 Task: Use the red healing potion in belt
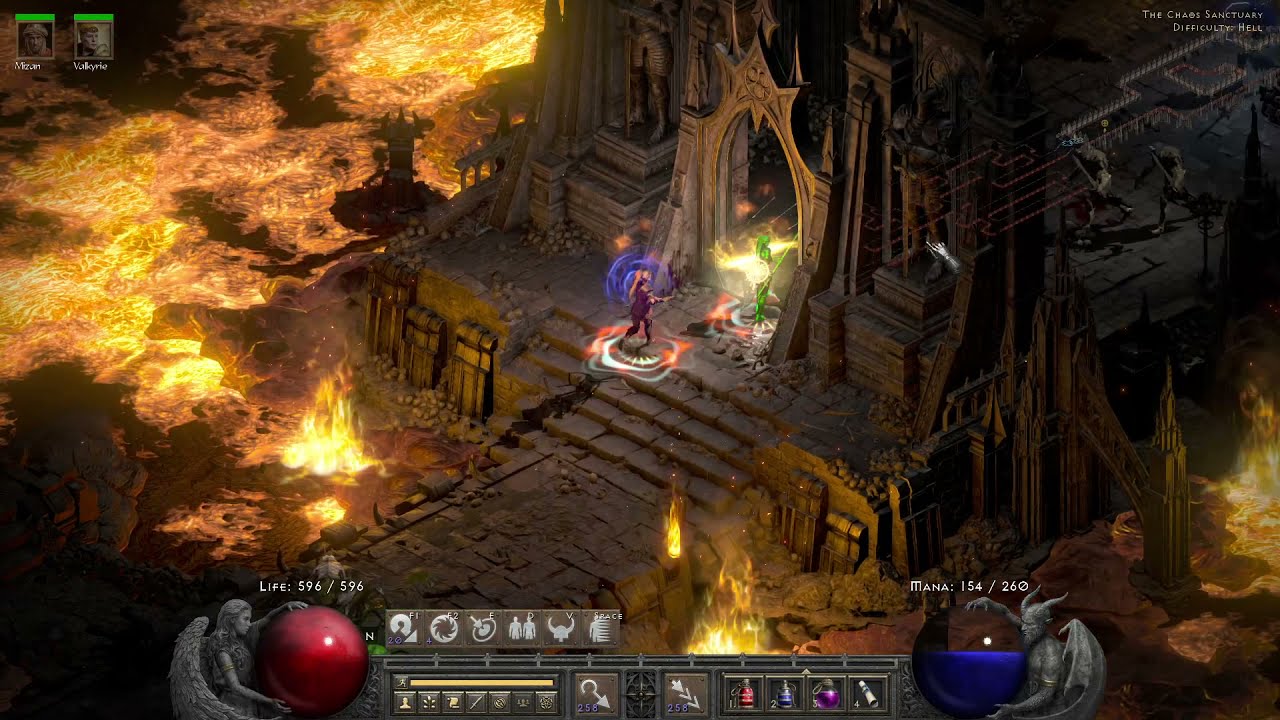(x=742, y=693)
